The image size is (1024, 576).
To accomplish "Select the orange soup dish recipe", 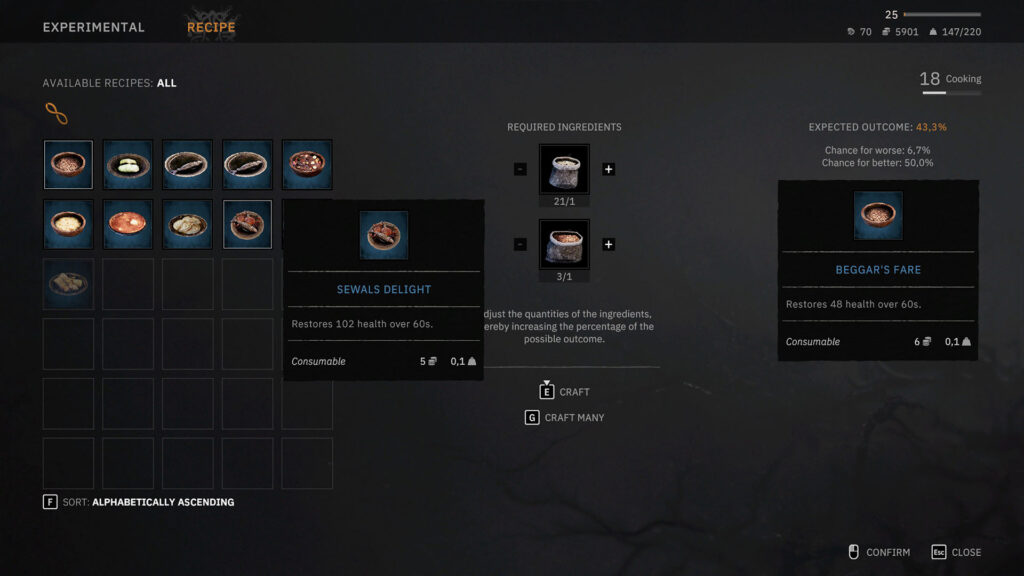I will point(128,224).
